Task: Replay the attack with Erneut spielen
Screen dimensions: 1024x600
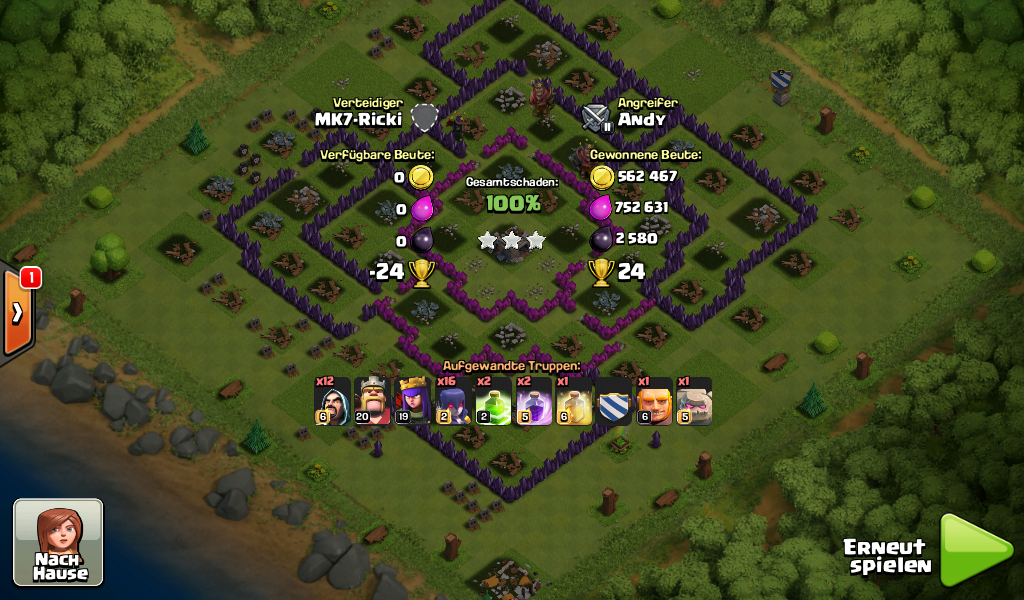Action: (975, 550)
